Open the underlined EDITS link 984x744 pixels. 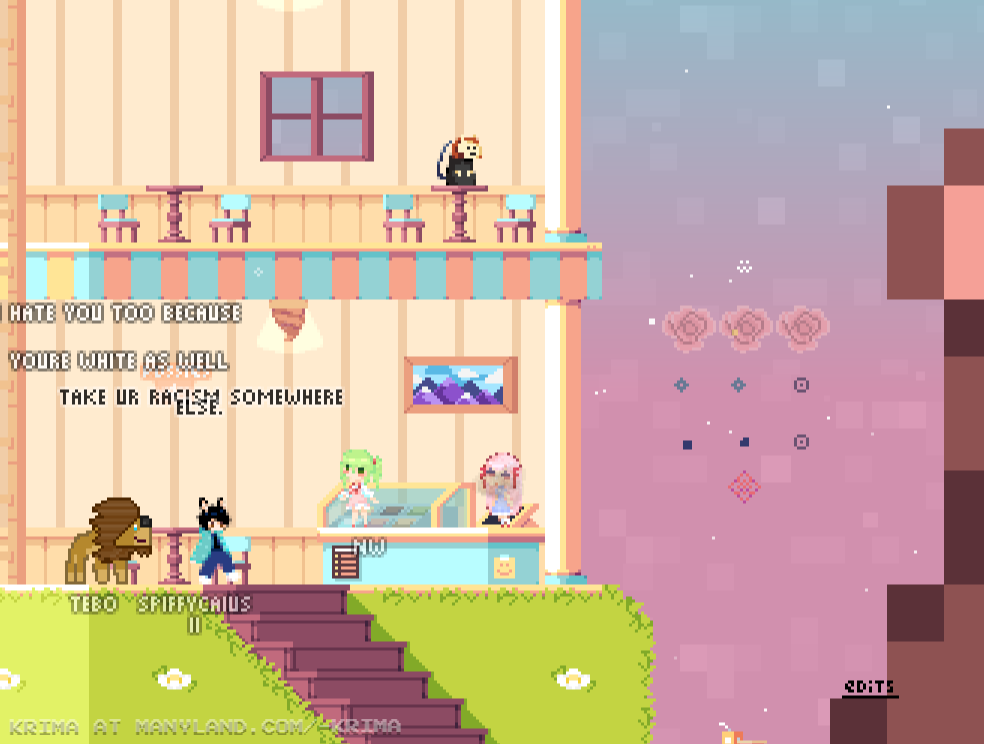869,687
